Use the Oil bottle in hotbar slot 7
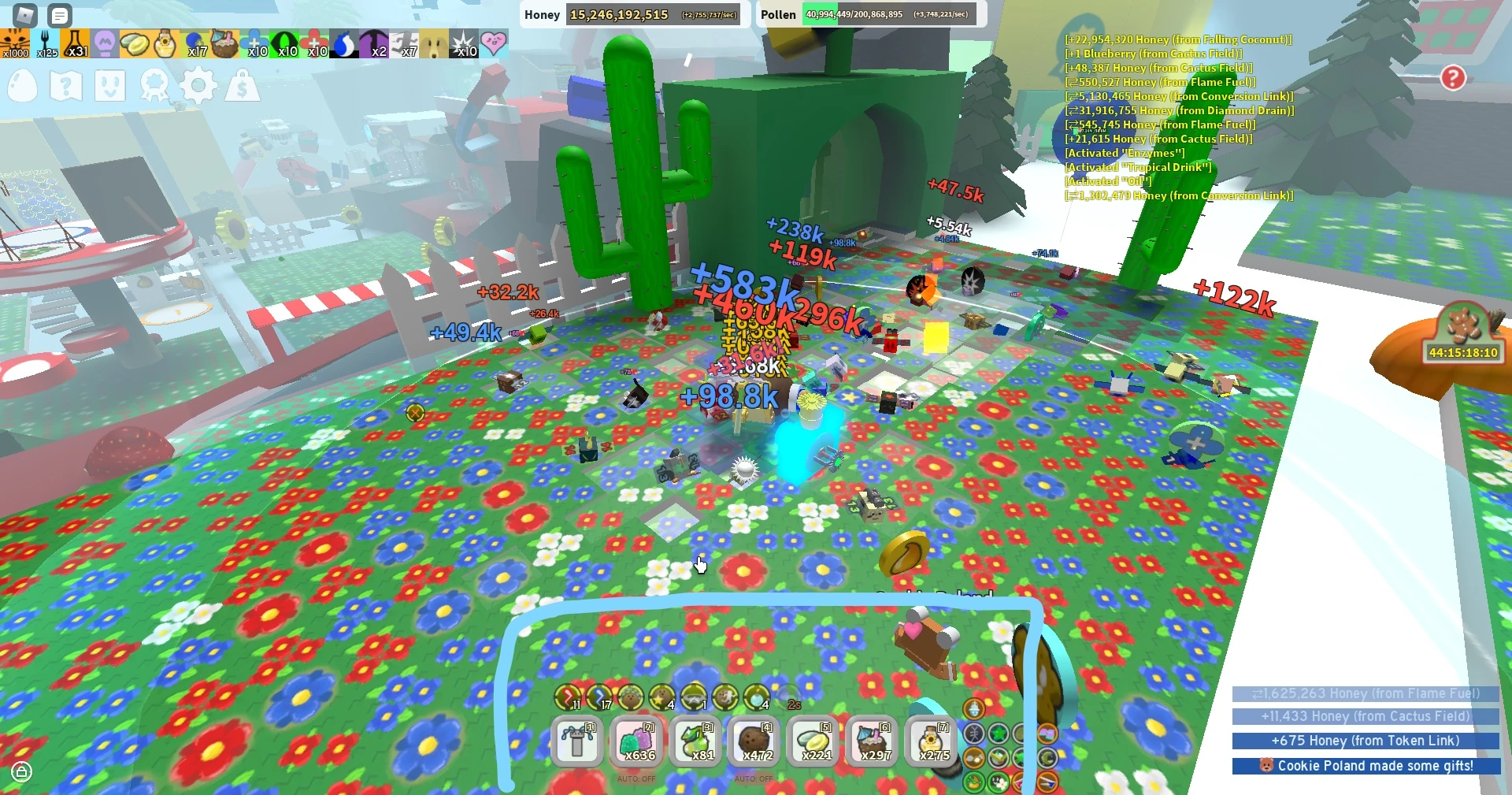Viewport: 1512px width, 795px height. click(931, 741)
